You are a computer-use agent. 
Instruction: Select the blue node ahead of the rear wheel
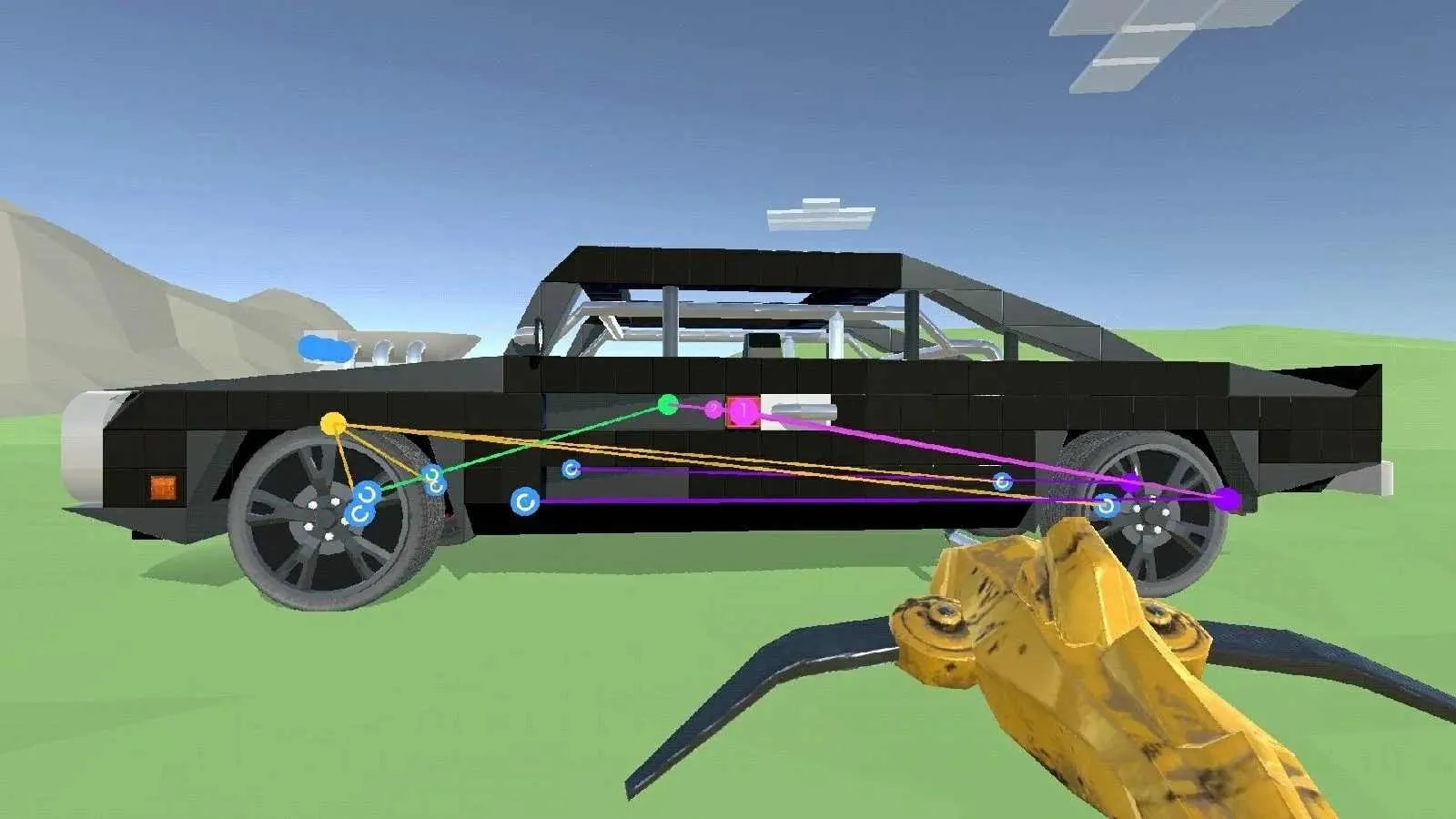coord(1002,482)
